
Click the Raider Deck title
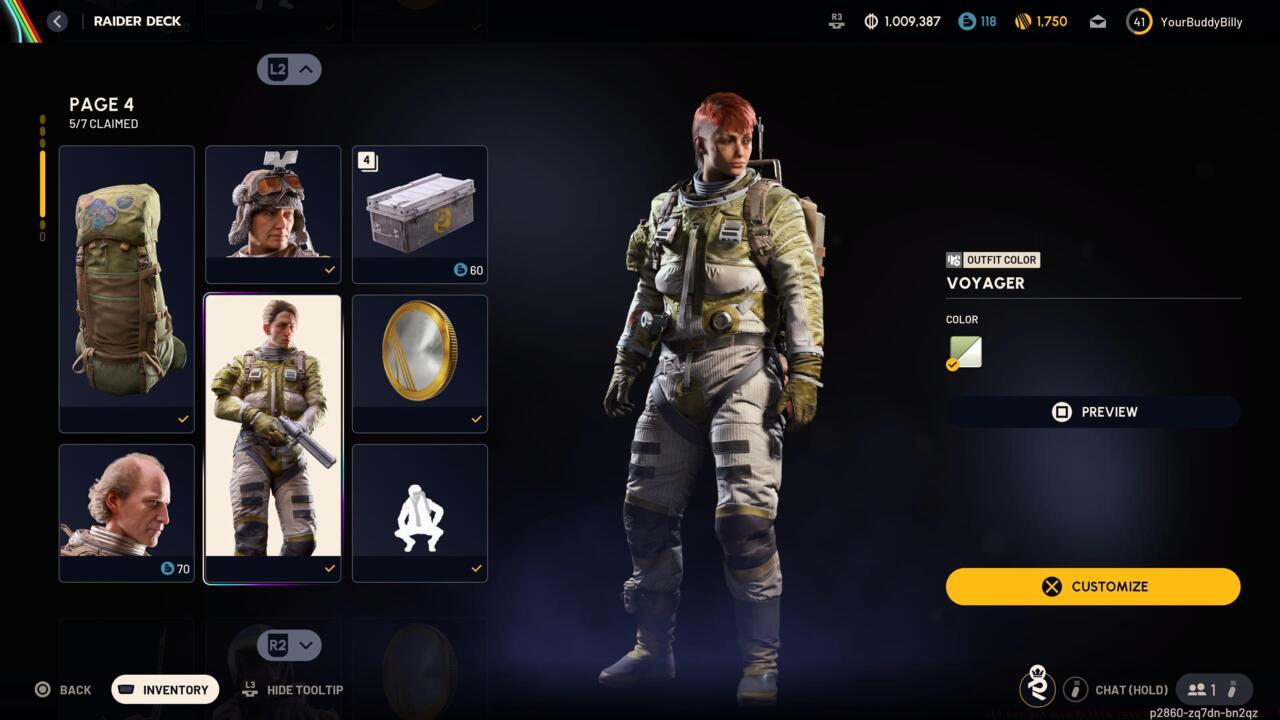(137, 20)
